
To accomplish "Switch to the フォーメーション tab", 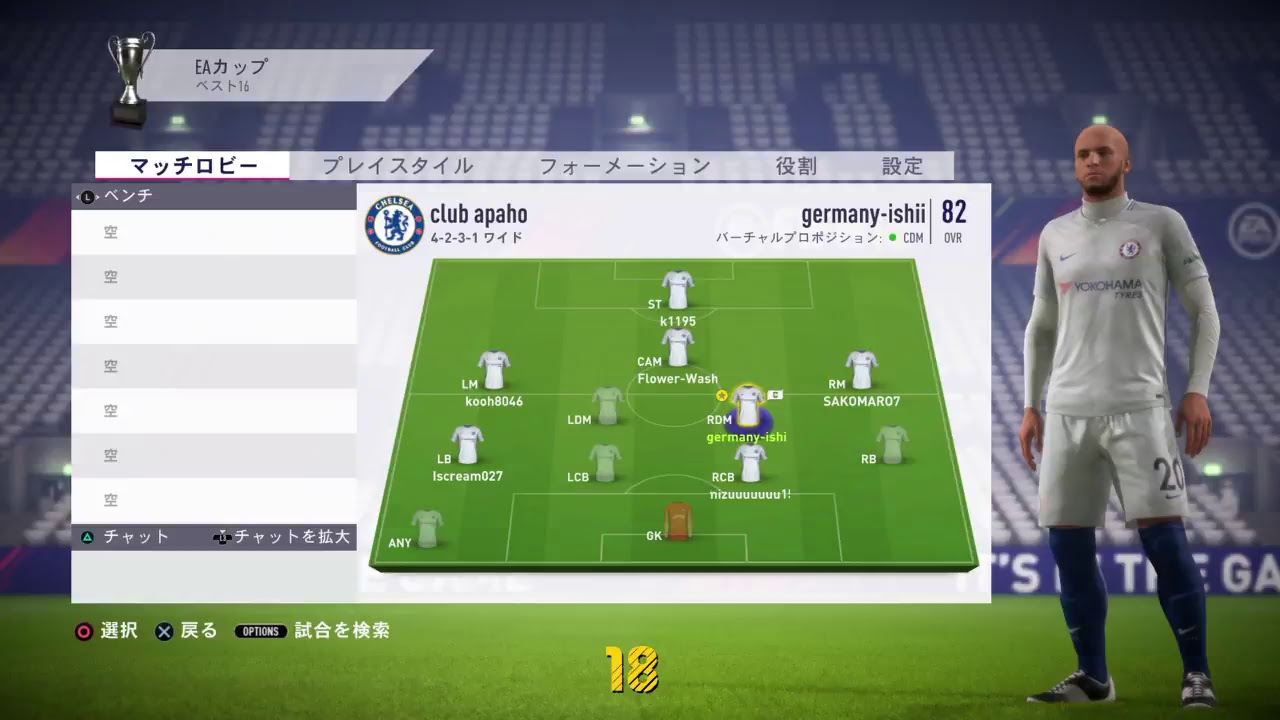I will (624, 166).
